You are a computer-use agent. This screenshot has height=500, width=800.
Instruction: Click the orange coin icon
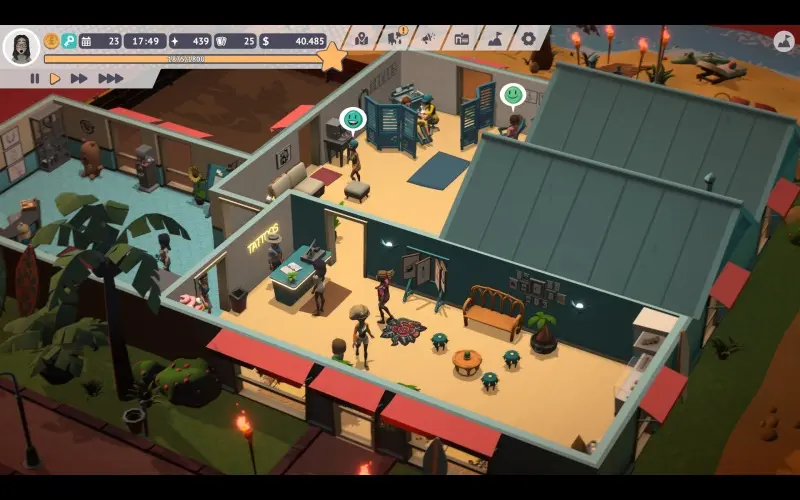(x=51, y=41)
